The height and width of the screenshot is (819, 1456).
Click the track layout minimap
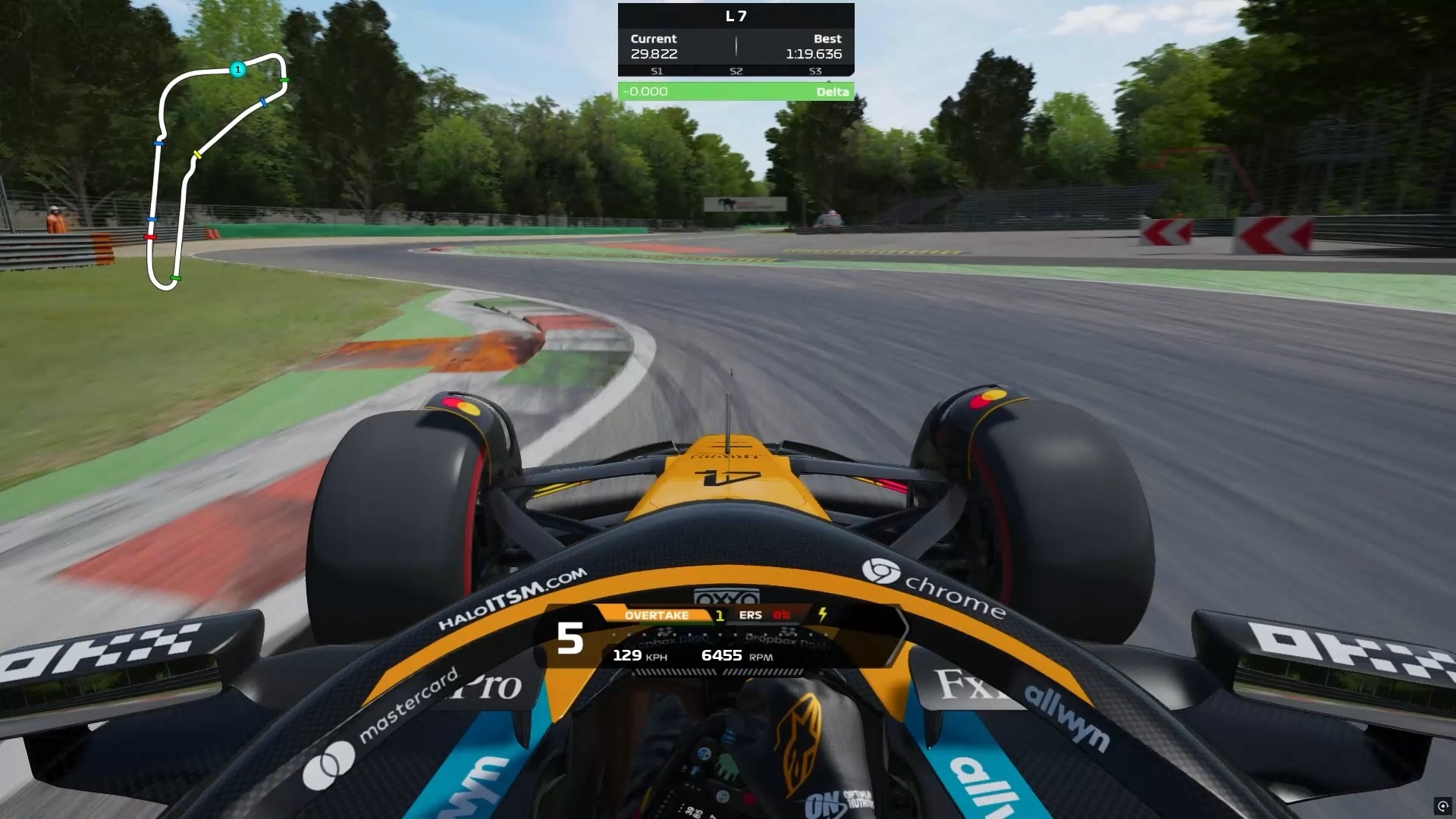[216, 171]
